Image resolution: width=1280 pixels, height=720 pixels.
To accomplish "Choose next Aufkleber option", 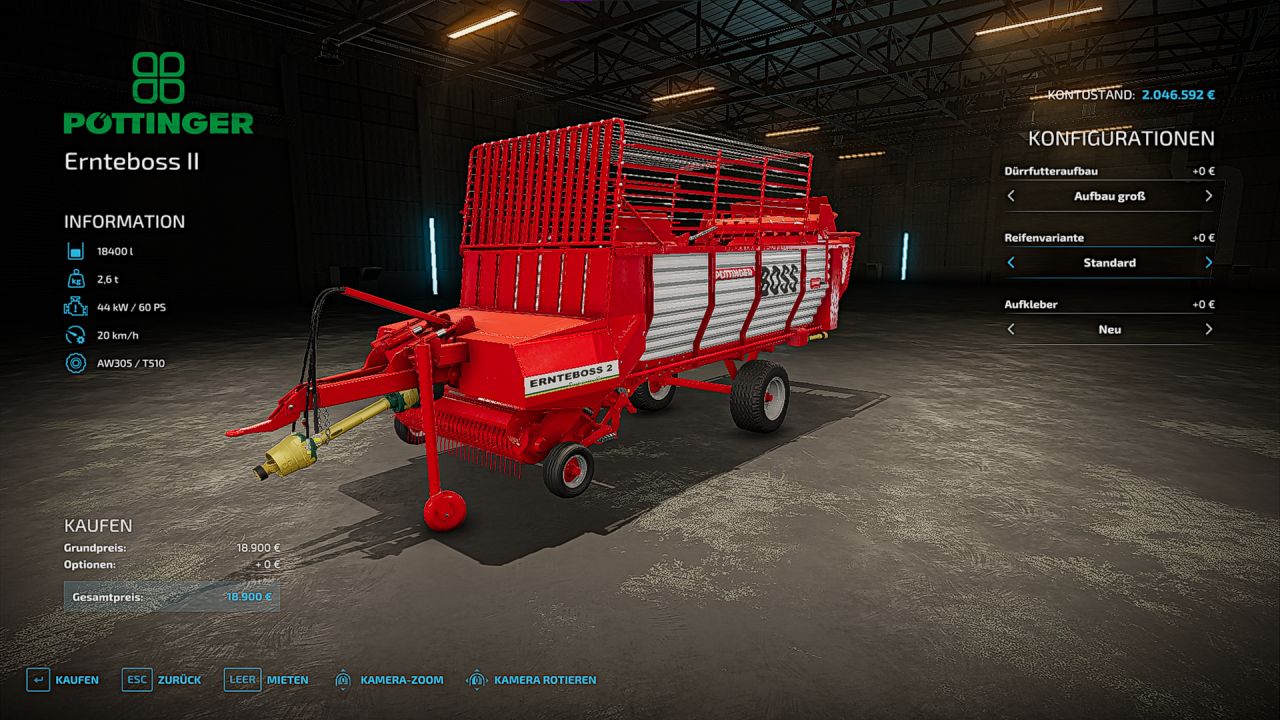I will pos(1208,329).
